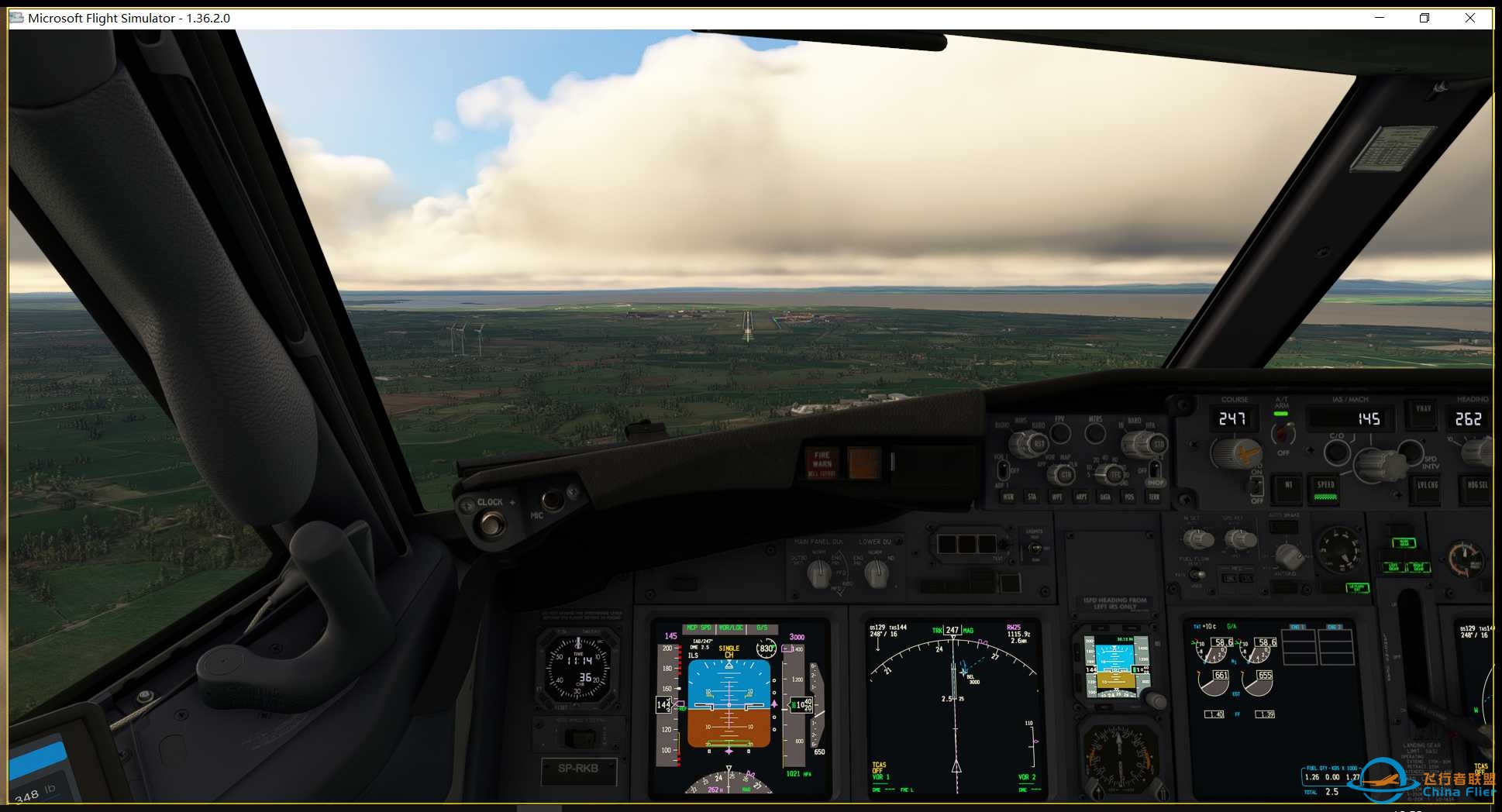This screenshot has height=812, width=1502.
Task: Flip the flight director ON/OFF switch
Action: 1258,487
